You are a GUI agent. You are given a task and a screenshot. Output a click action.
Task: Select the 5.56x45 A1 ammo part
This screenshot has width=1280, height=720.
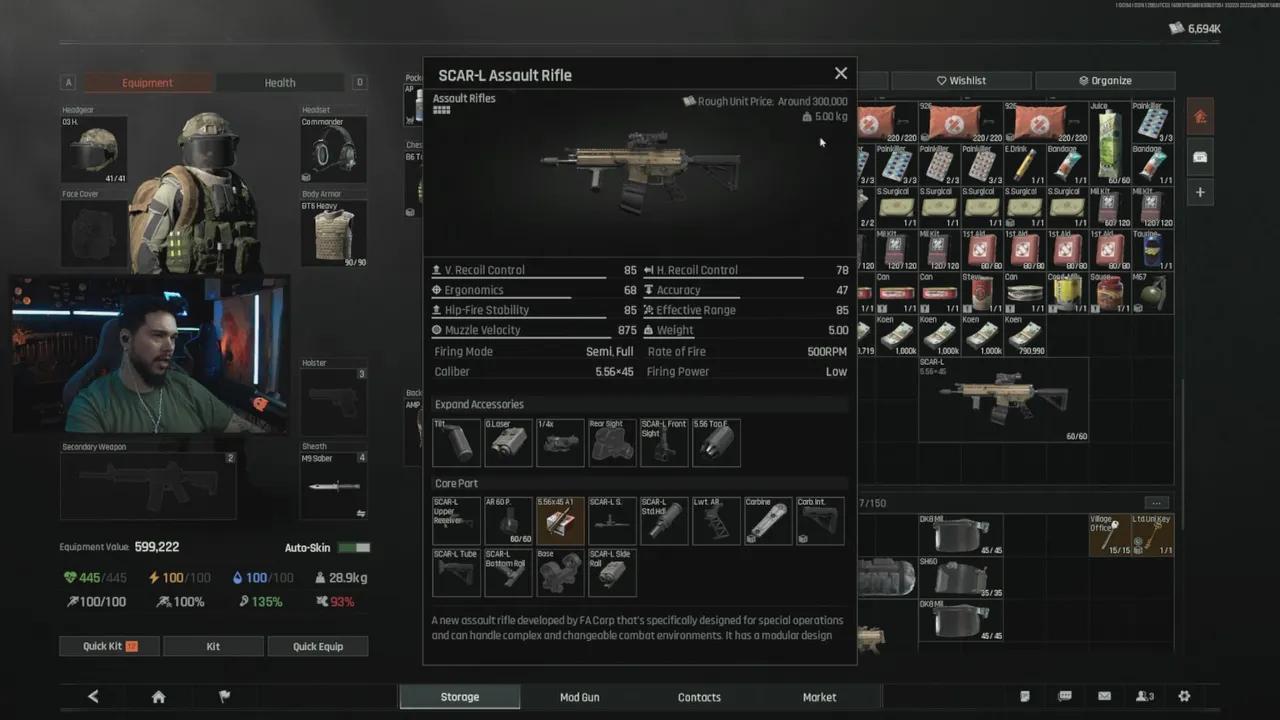click(x=560, y=521)
